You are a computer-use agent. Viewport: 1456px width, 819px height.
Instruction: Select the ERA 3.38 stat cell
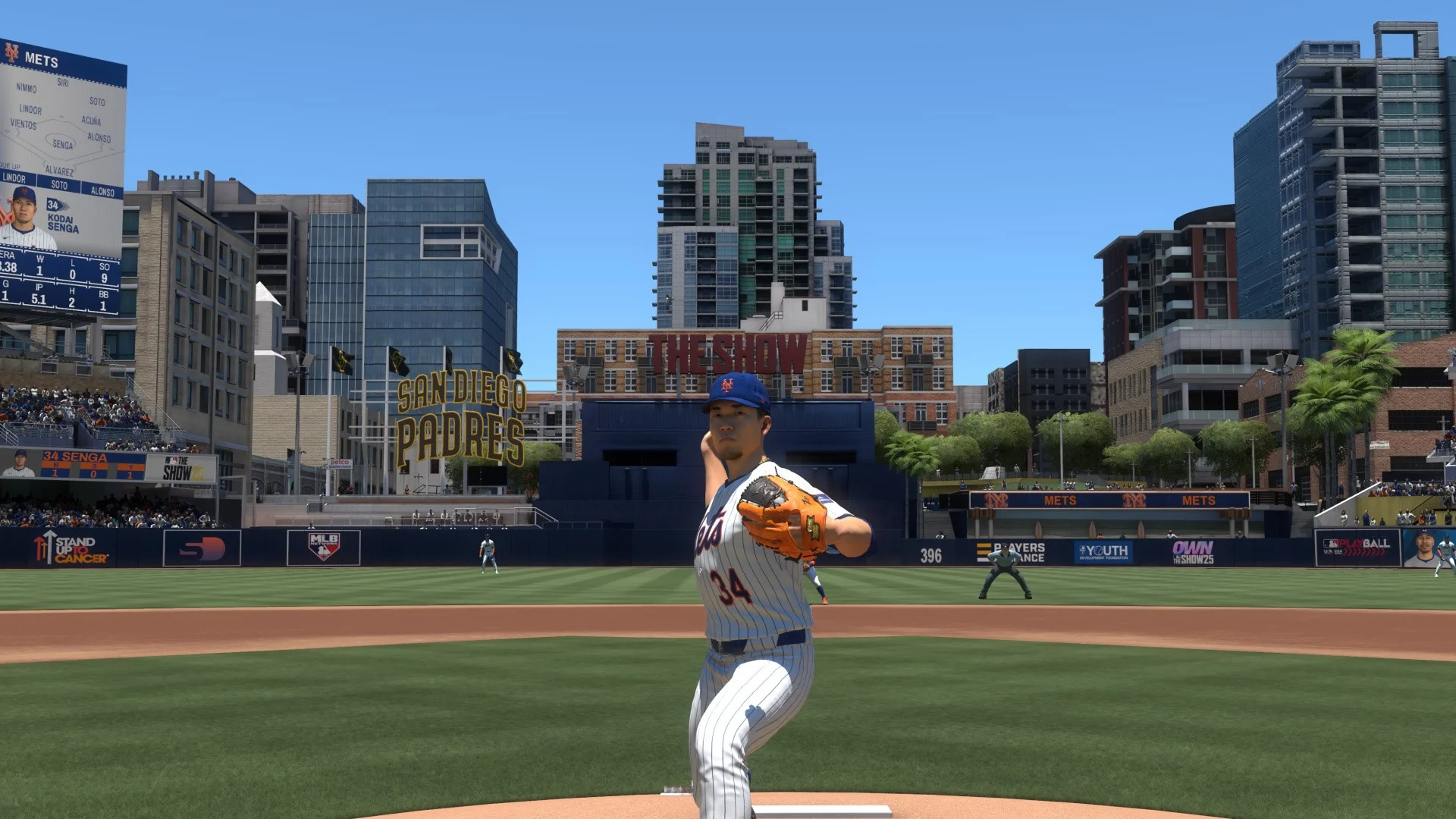coord(8,265)
